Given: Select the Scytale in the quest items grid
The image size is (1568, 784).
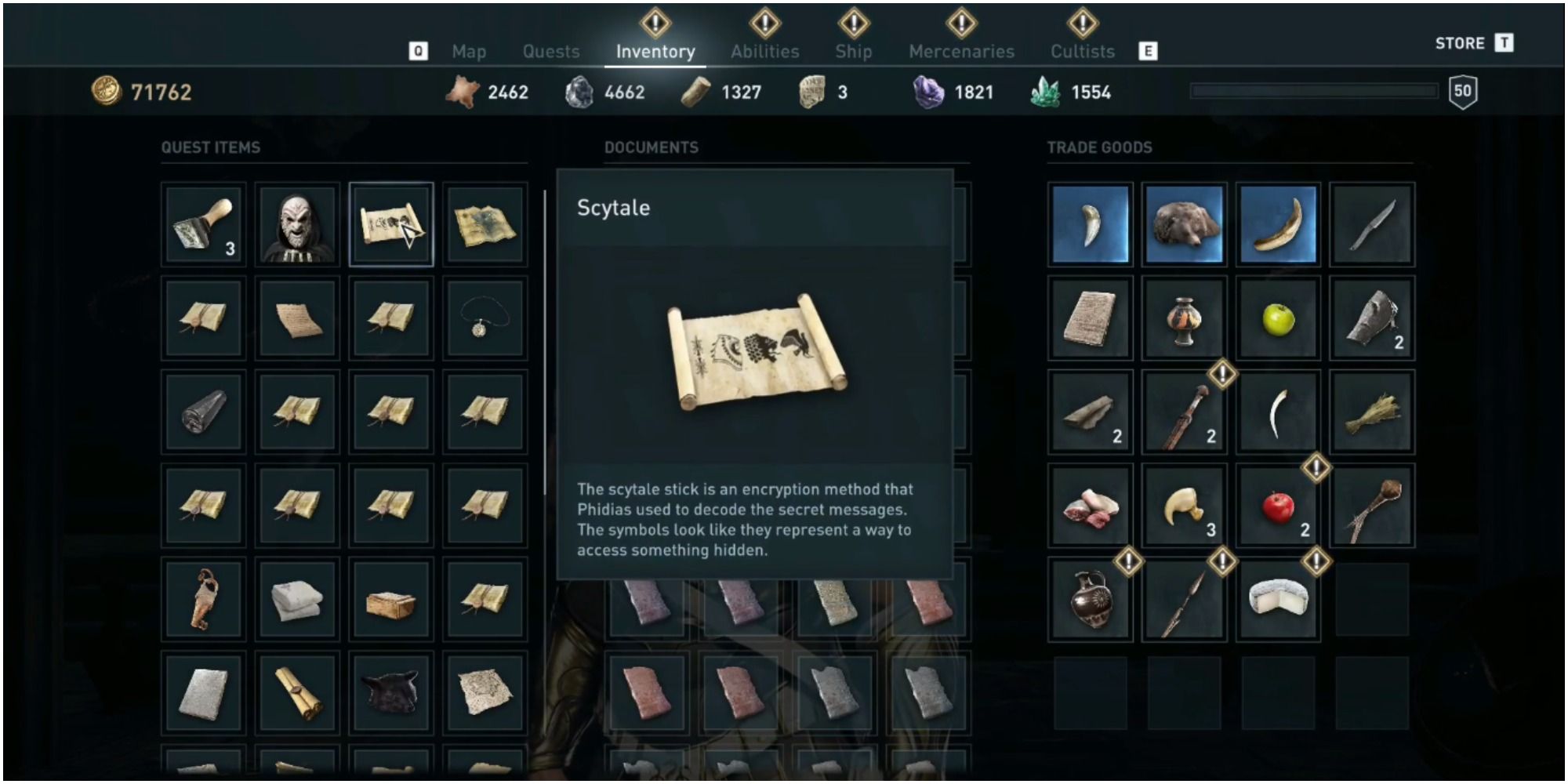Looking at the screenshot, I should click(392, 223).
